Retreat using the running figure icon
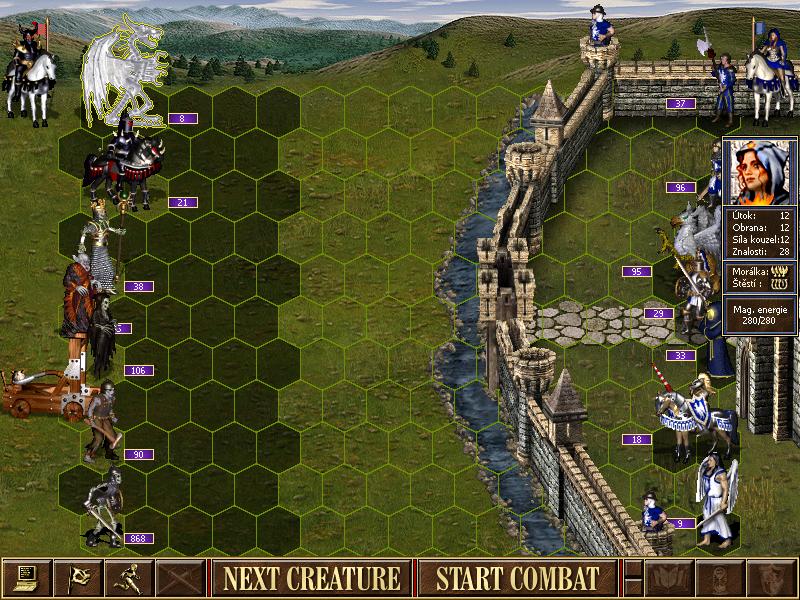800x600 pixels. tap(129, 578)
